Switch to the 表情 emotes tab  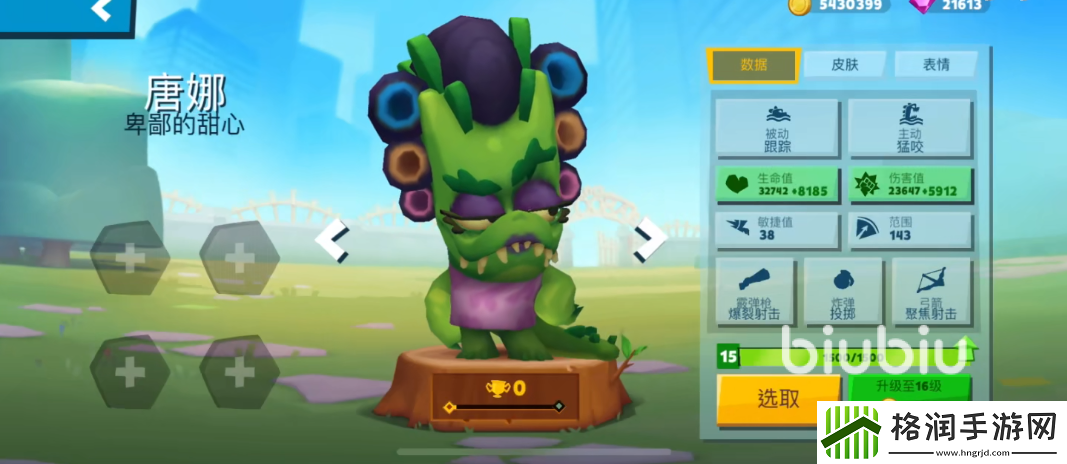936,65
